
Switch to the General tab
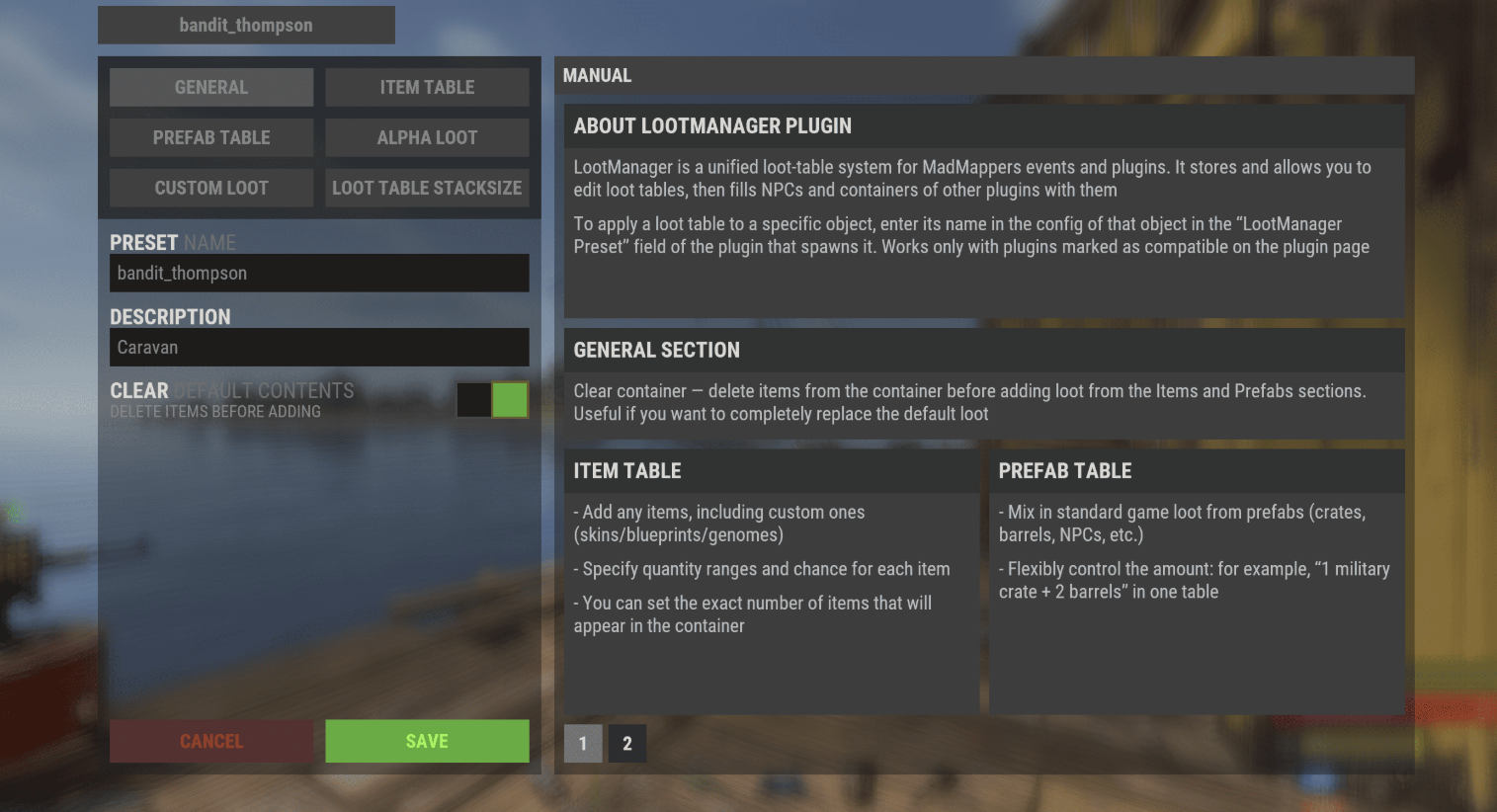(211, 87)
